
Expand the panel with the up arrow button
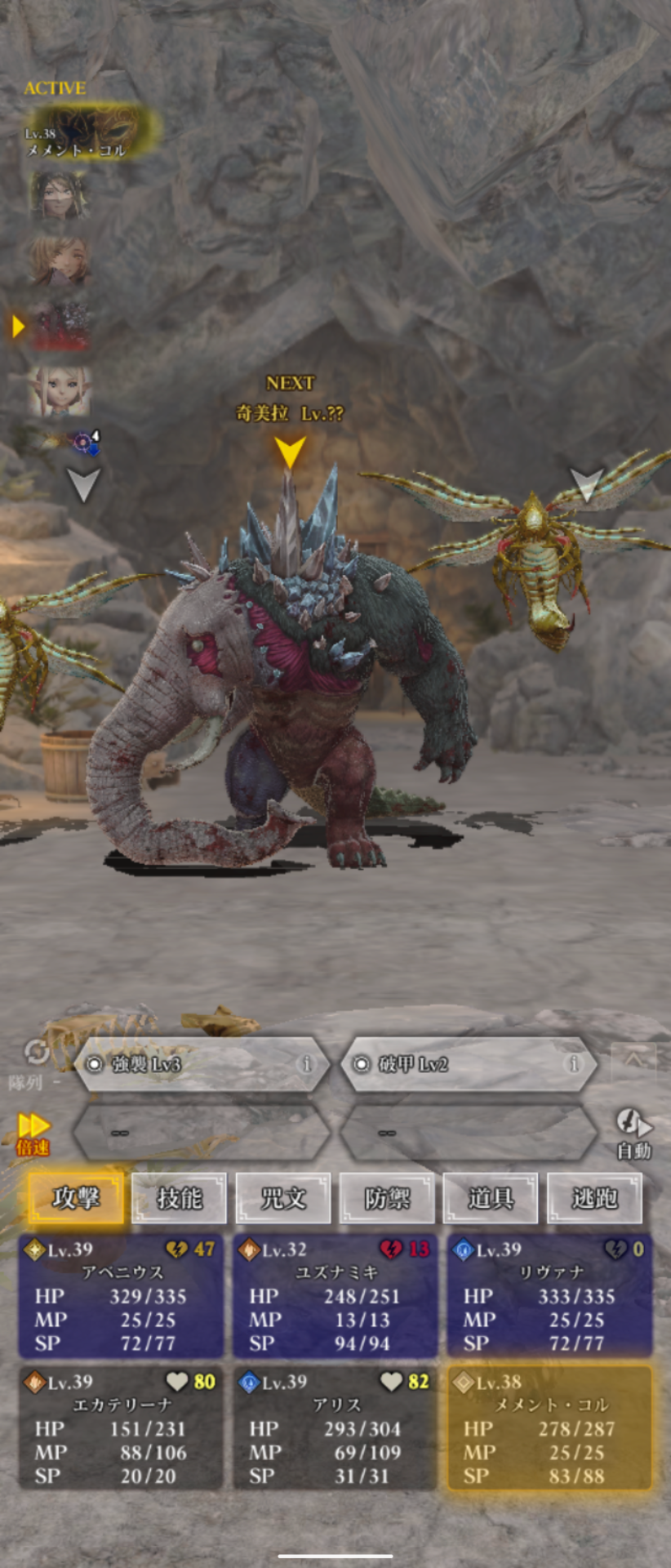click(x=633, y=1060)
